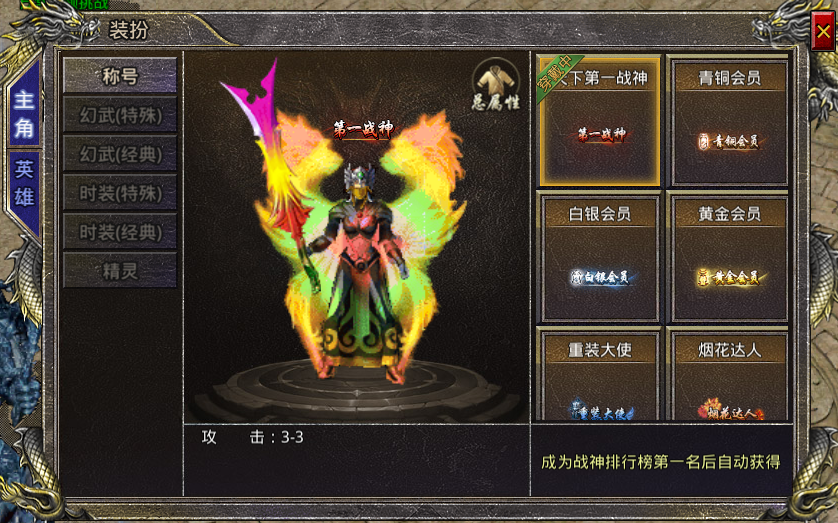Screen dimensions: 838x523
Task: Choose the 白银会员 title card
Action: point(600,257)
